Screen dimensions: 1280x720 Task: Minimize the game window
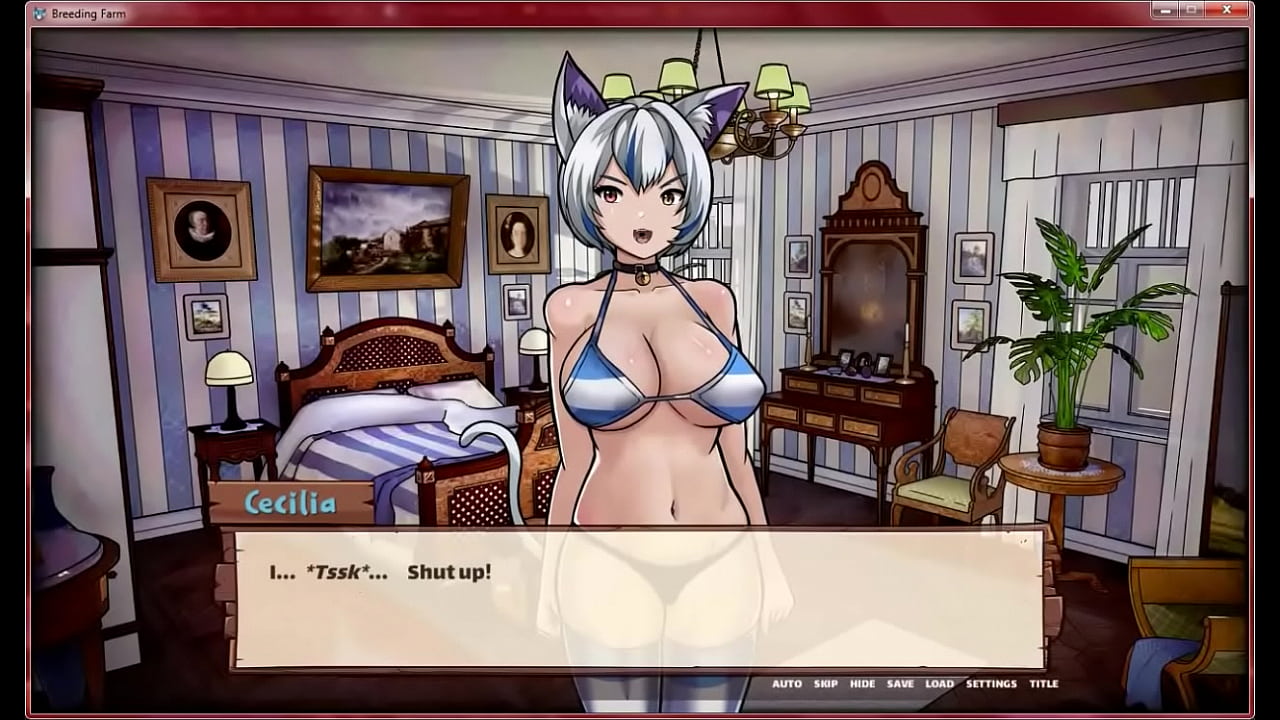click(1165, 11)
